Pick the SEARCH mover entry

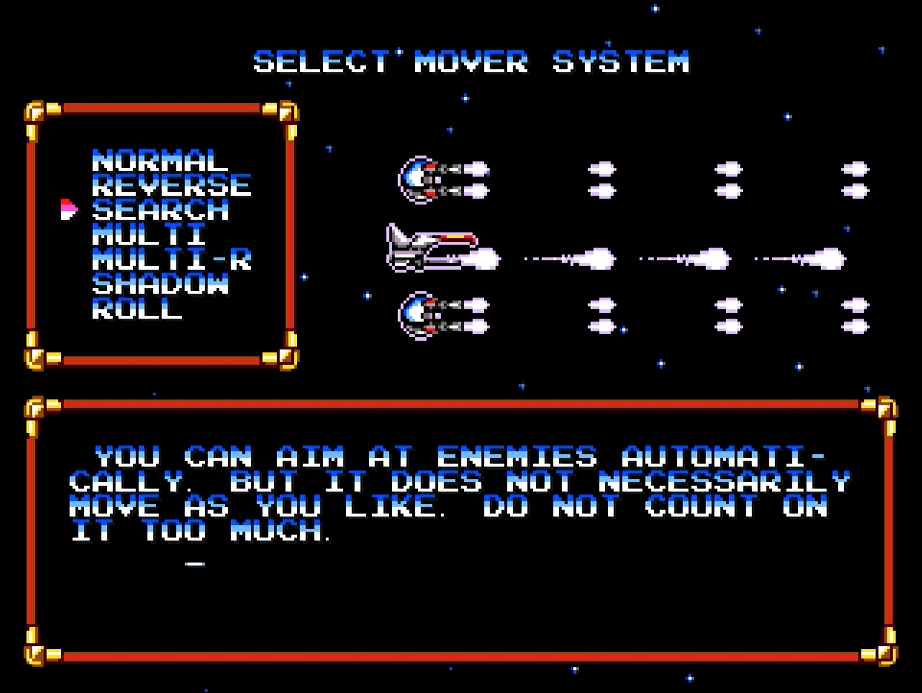pos(160,210)
